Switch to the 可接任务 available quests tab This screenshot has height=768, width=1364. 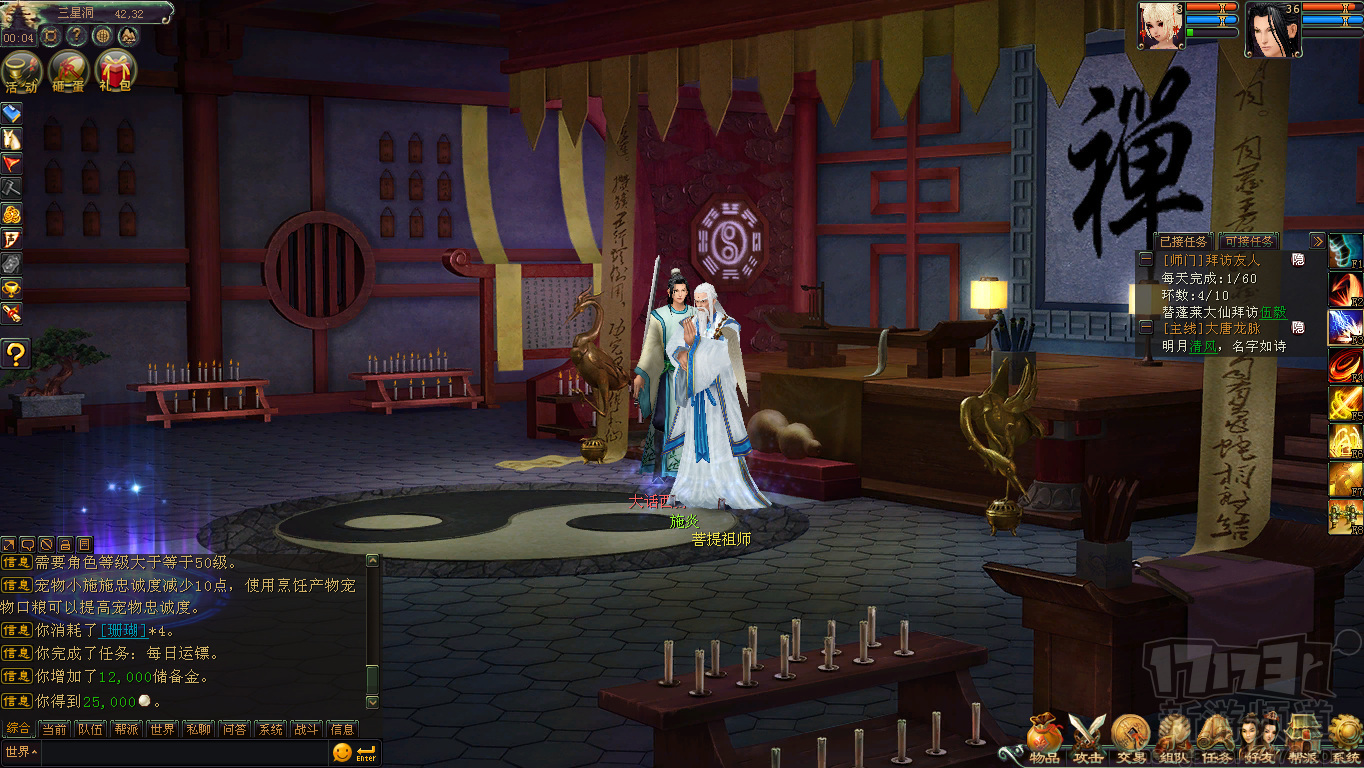point(1249,241)
